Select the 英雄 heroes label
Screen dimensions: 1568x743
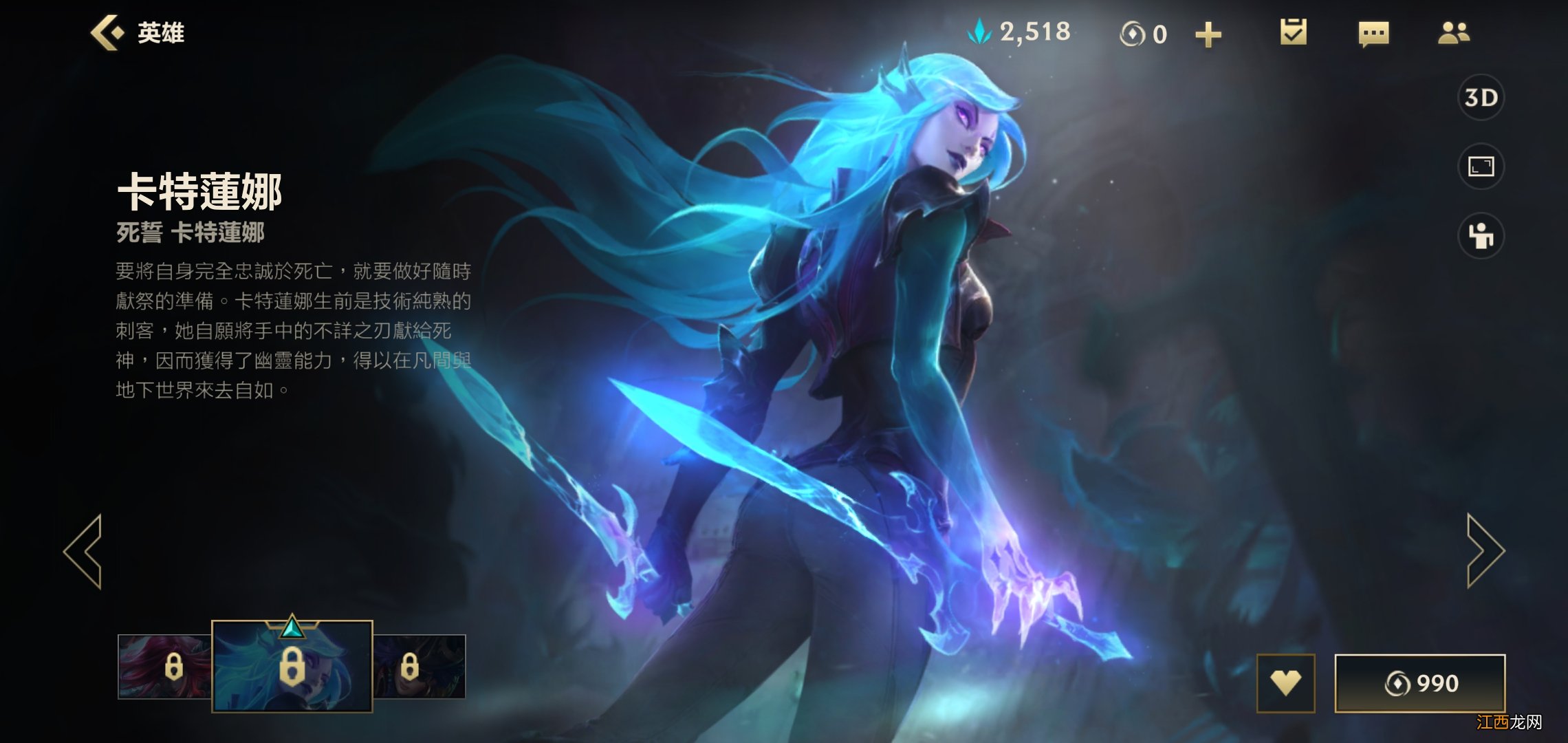click(x=163, y=32)
